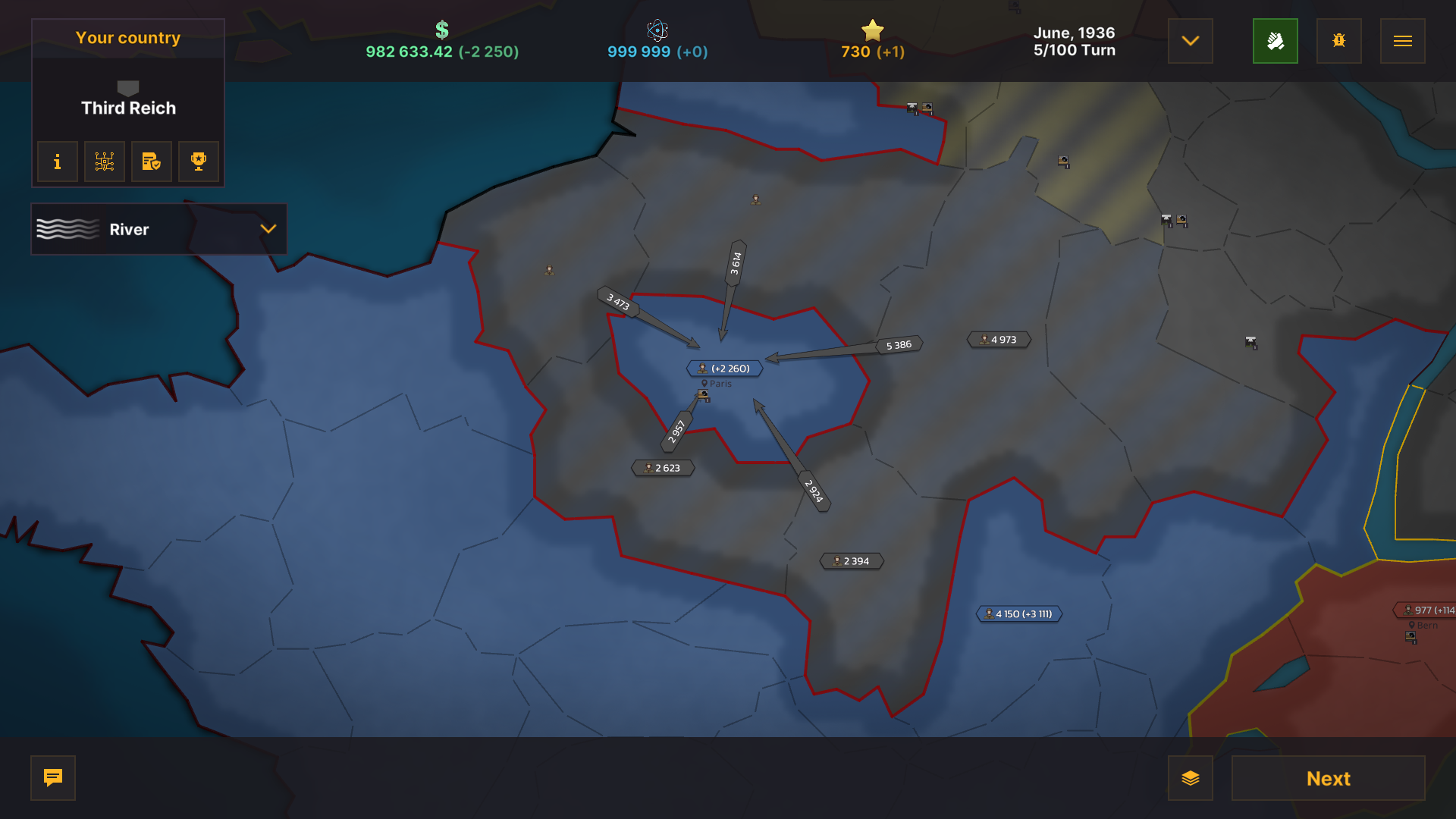Open the Third Reich country label
Screen dimensions: 1456x819
tap(127, 108)
